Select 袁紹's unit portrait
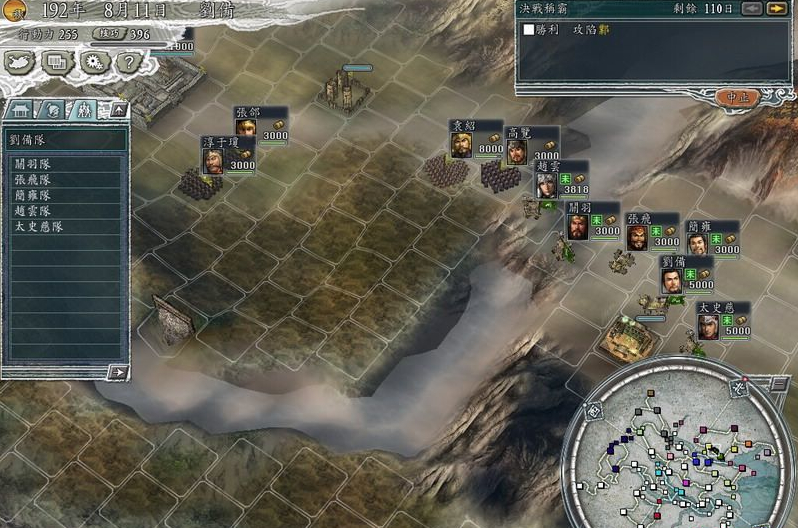 tap(461, 145)
